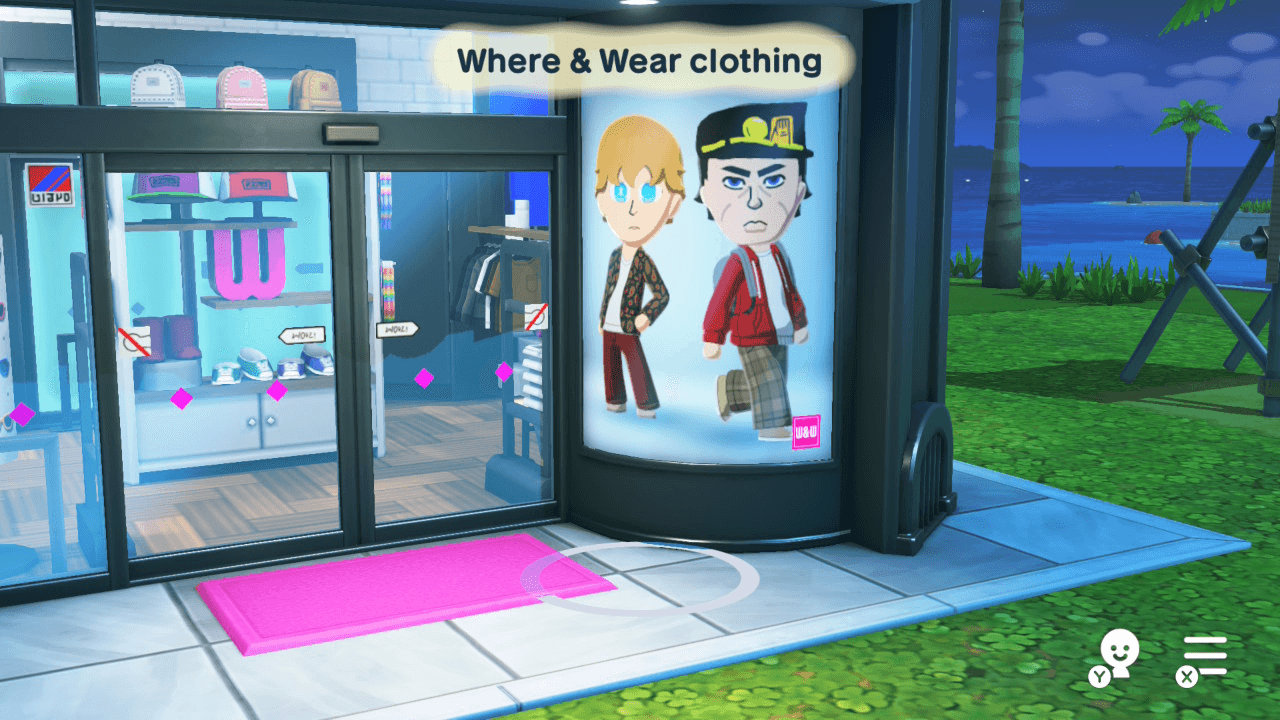
Task: Select the door handle plate above the entrance
Action: tap(350, 133)
